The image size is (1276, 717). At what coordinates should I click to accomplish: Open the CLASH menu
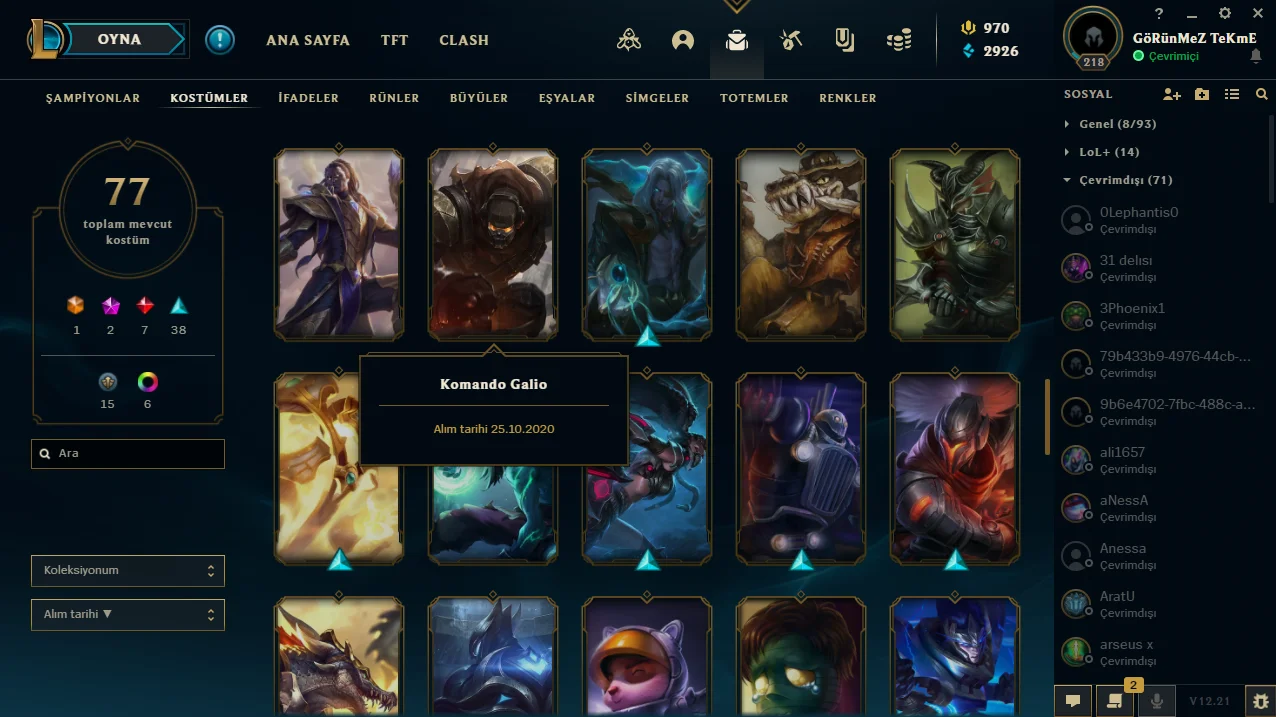(x=464, y=41)
